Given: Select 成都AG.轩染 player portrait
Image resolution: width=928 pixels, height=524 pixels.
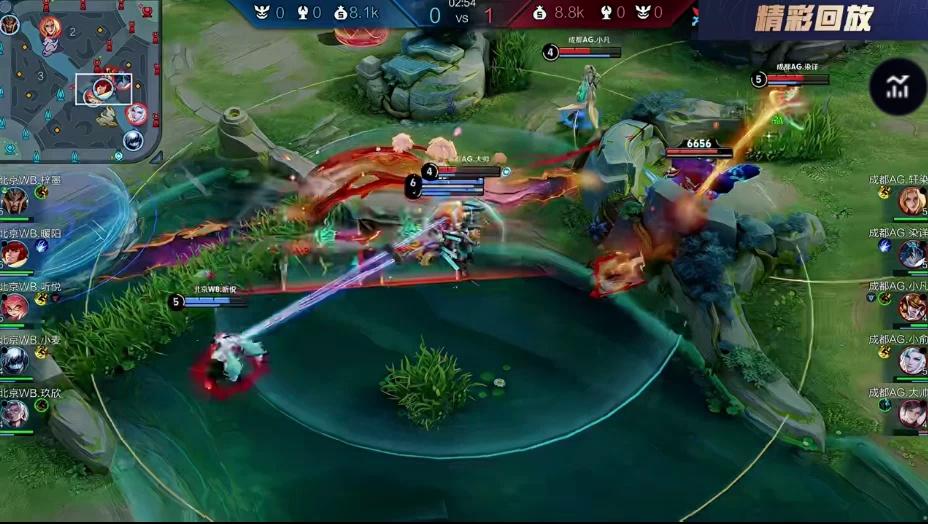Looking at the screenshot, I should pyautogui.click(x=912, y=201).
